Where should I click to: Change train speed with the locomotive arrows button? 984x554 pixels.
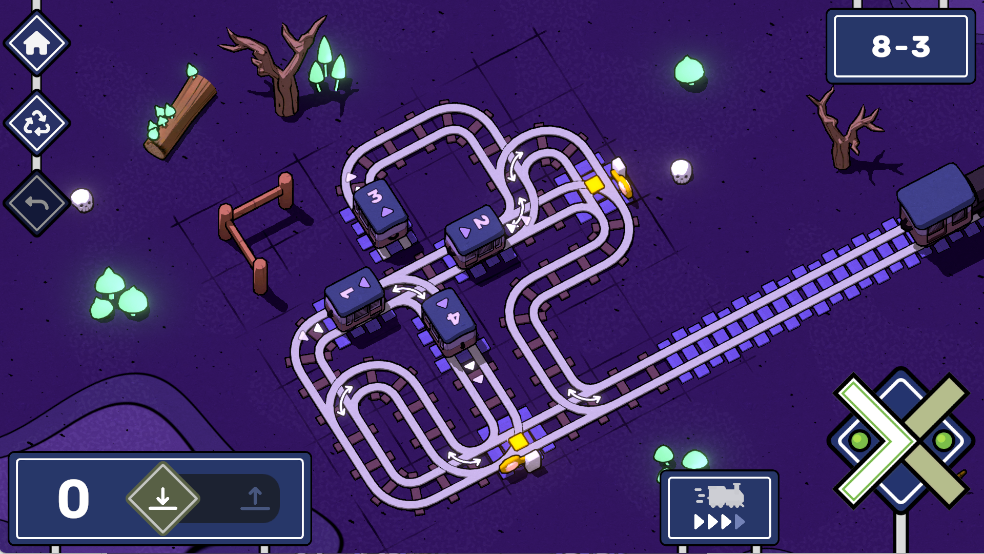(719, 507)
